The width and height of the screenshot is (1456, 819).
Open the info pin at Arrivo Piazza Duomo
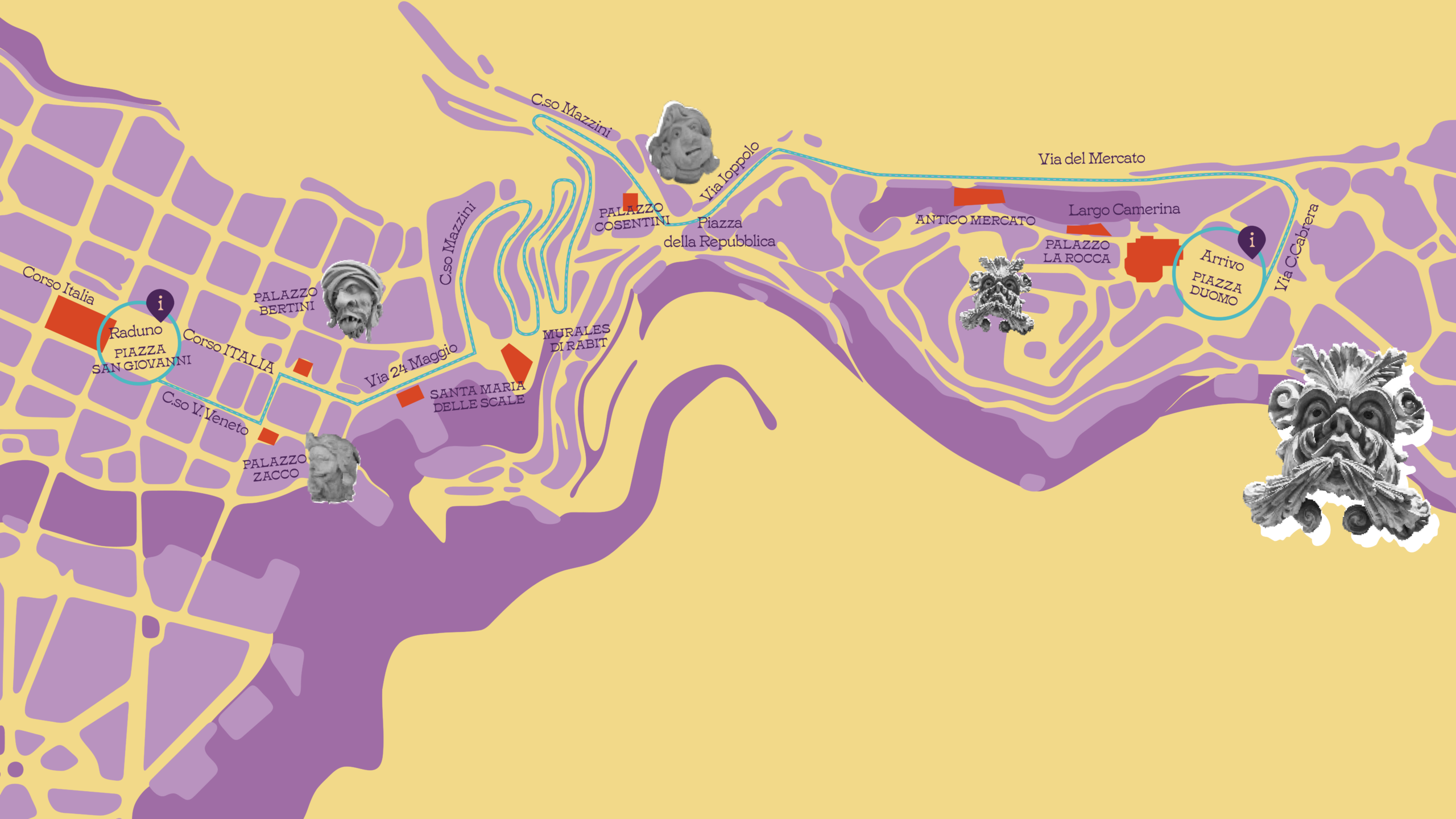tap(1251, 239)
